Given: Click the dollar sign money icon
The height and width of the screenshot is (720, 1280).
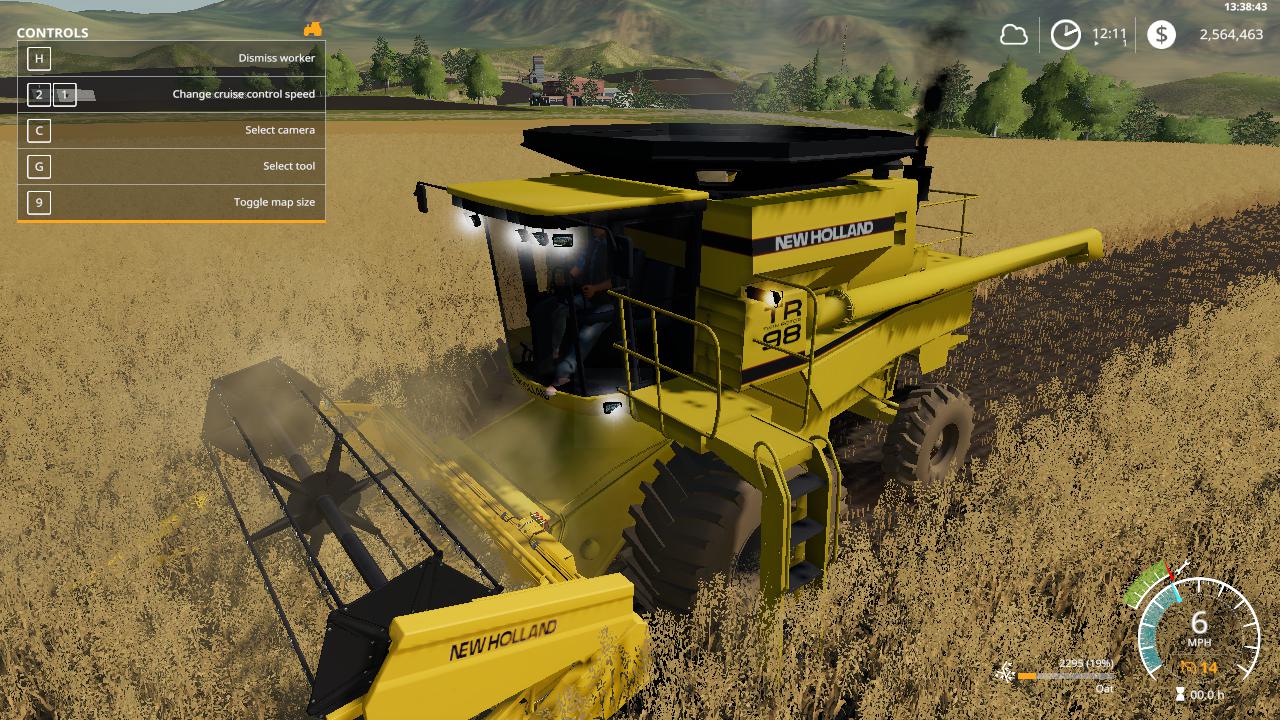Looking at the screenshot, I should point(1161,35).
